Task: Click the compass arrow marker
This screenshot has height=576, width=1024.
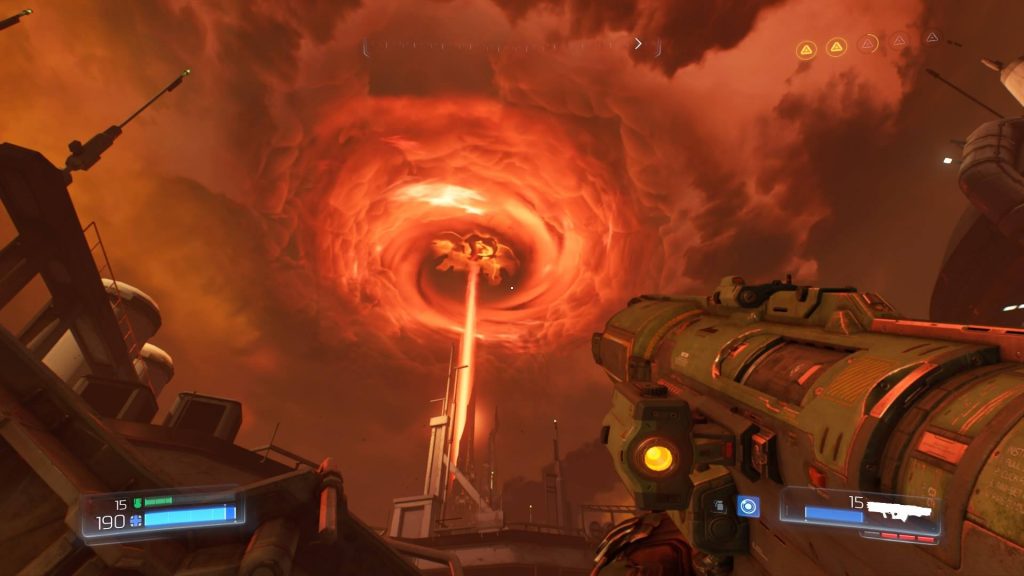Action: tap(638, 44)
